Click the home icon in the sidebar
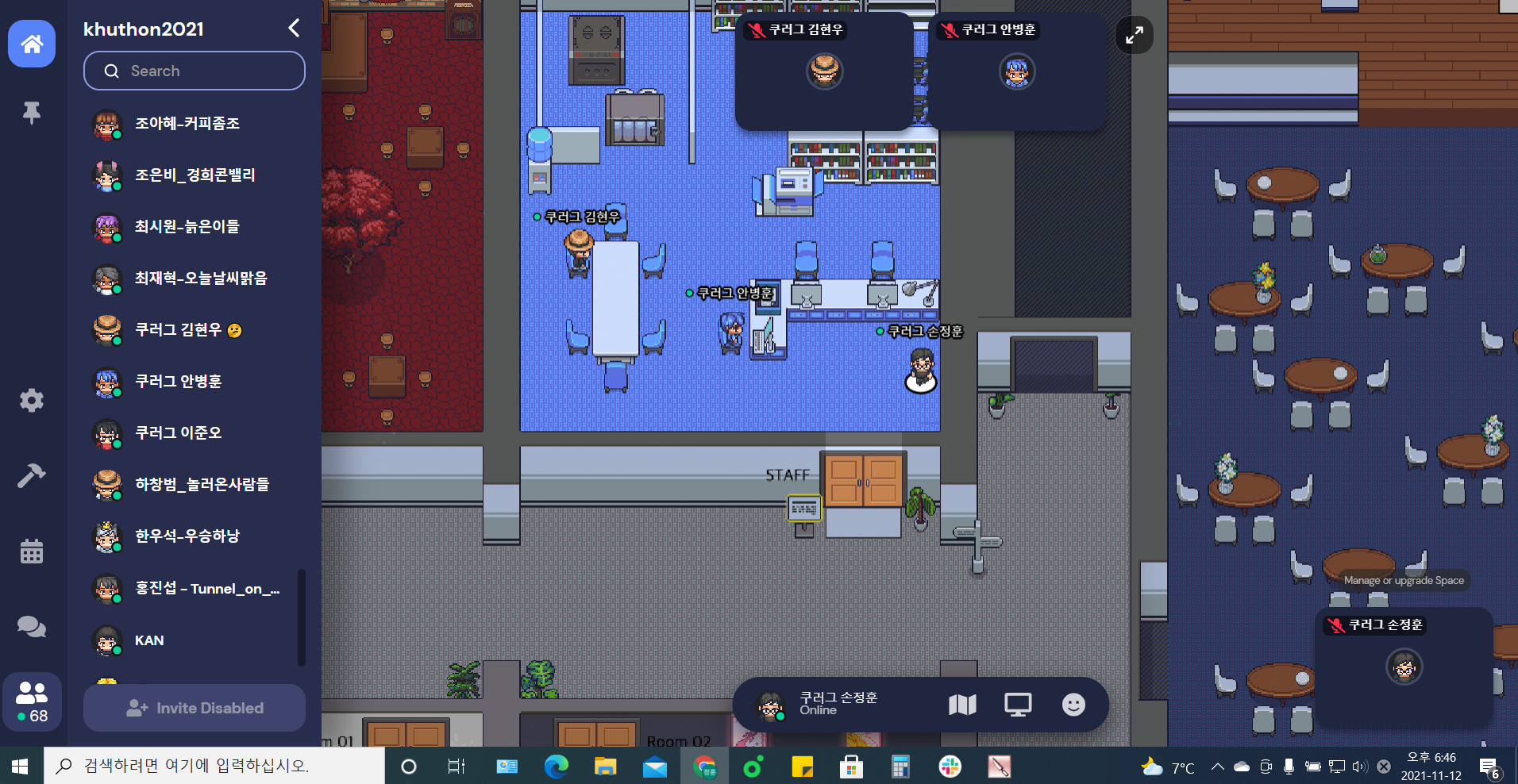 (32, 44)
